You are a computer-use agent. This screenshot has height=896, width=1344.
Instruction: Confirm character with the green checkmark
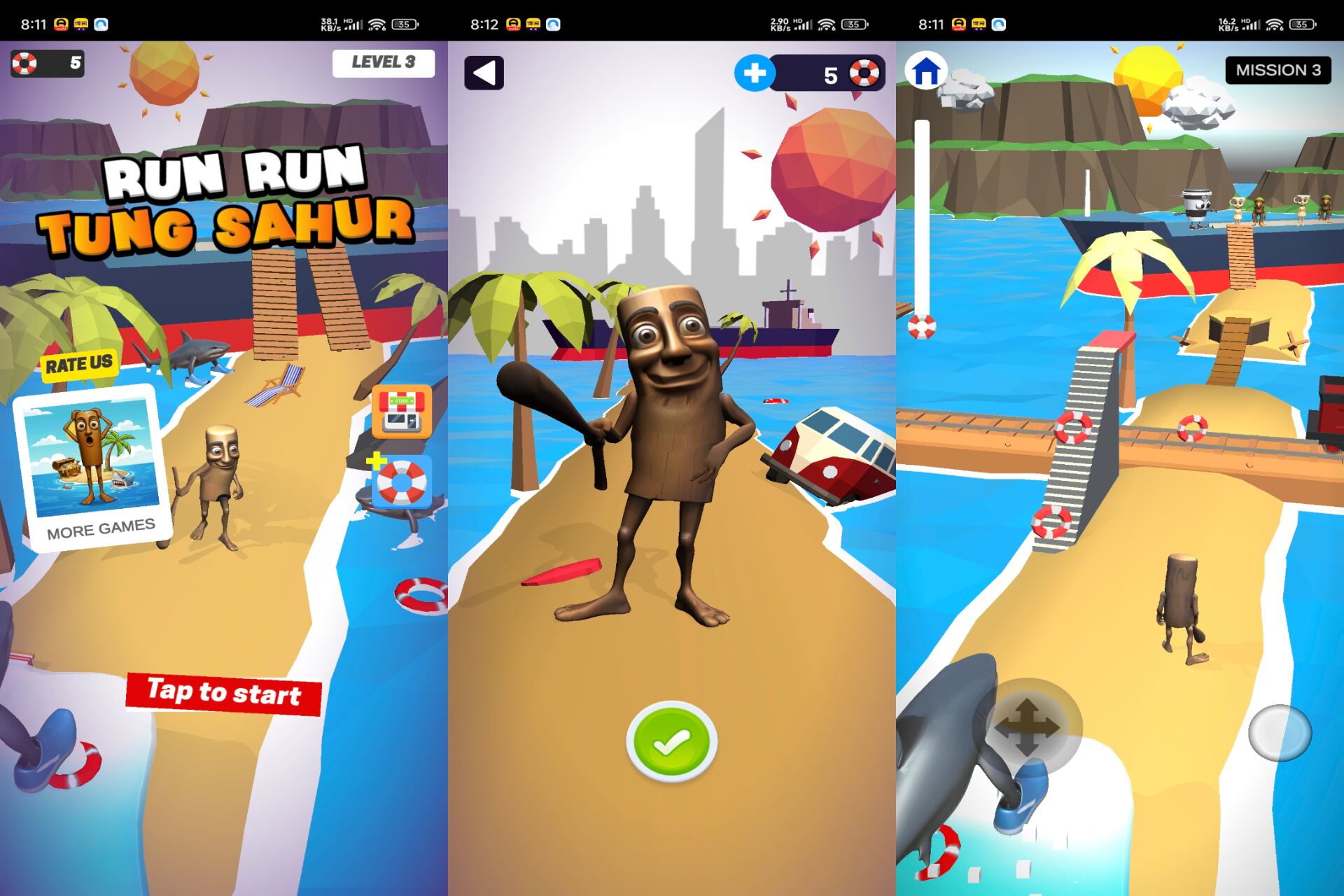click(x=671, y=742)
